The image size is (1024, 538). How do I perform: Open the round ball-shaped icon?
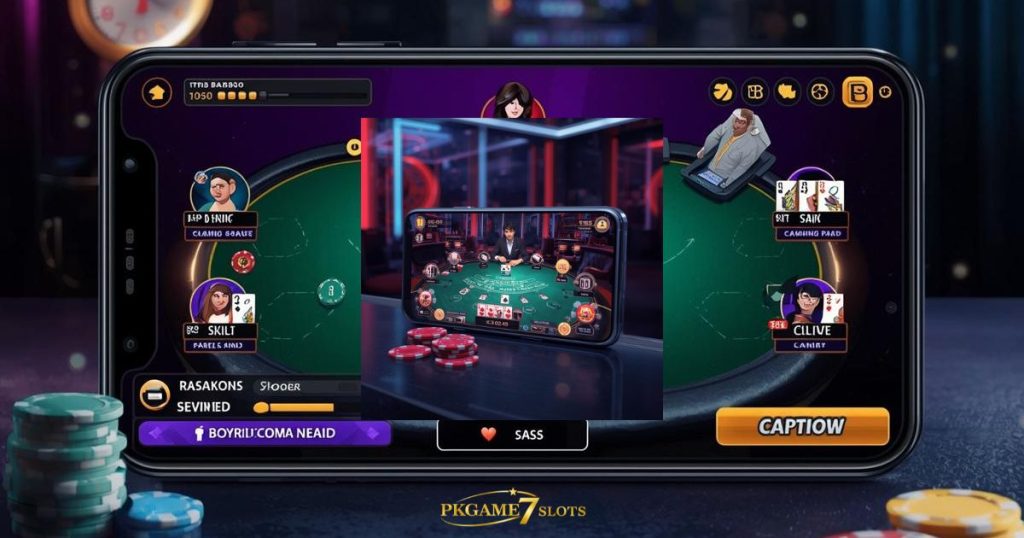click(x=820, y=92)
